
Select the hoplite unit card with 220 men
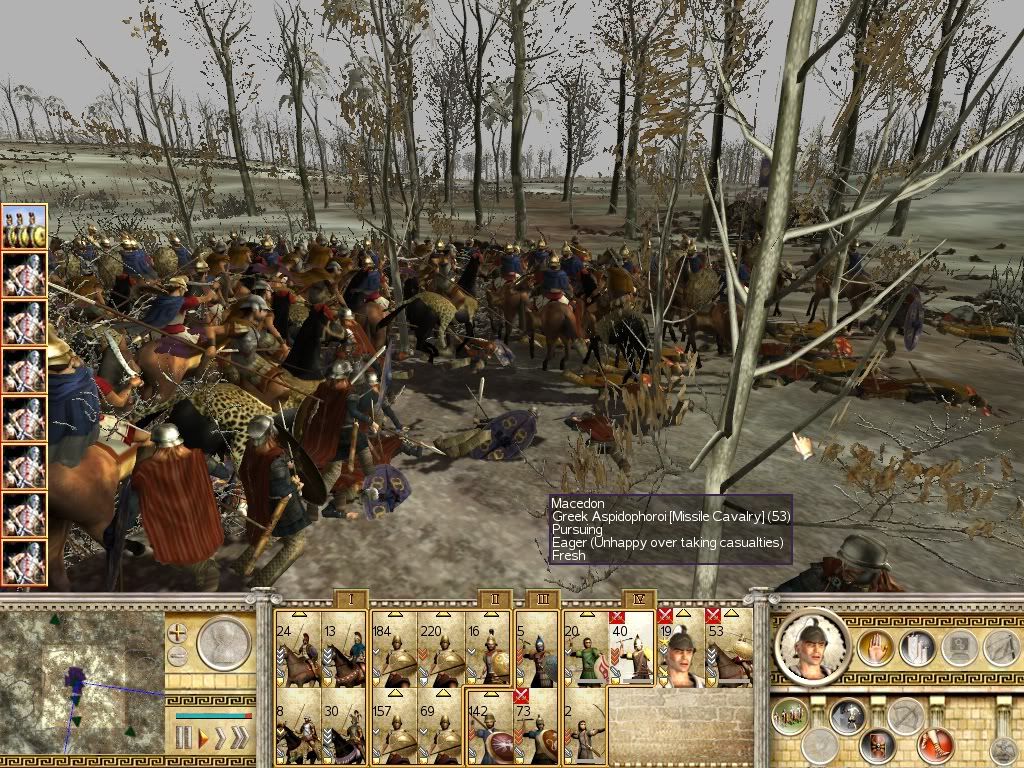click(440, 648)
